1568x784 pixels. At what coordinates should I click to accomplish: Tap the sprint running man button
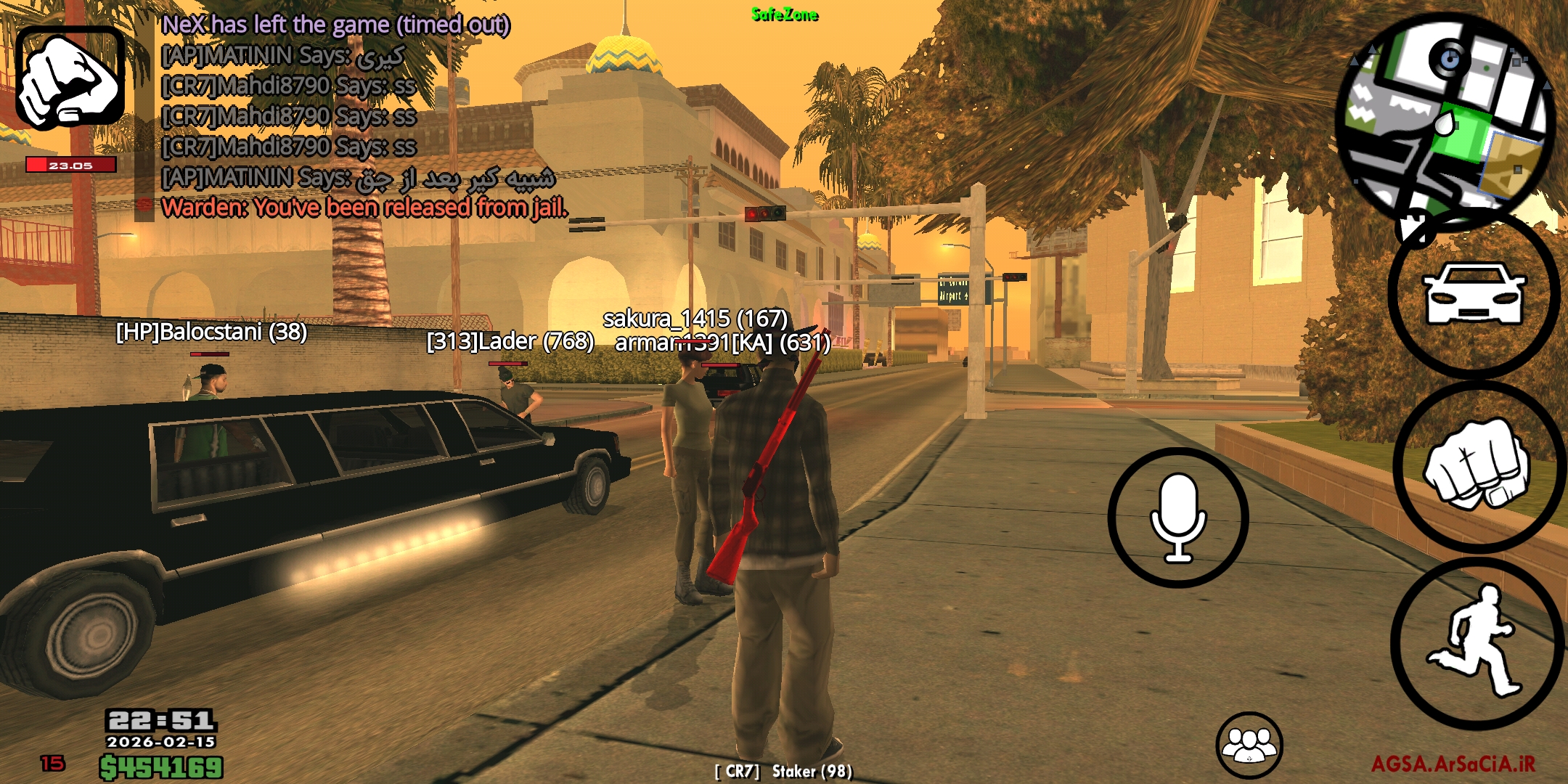1476,642
